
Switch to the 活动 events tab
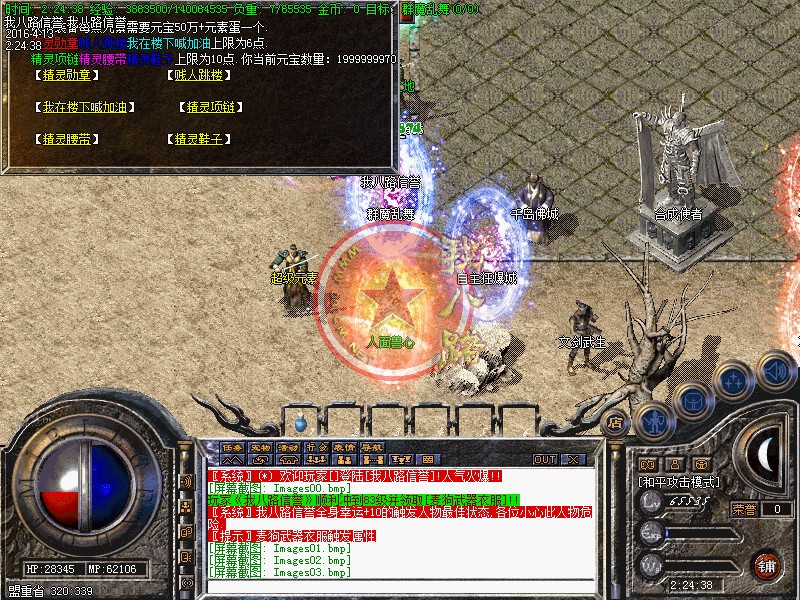[288, 447]
